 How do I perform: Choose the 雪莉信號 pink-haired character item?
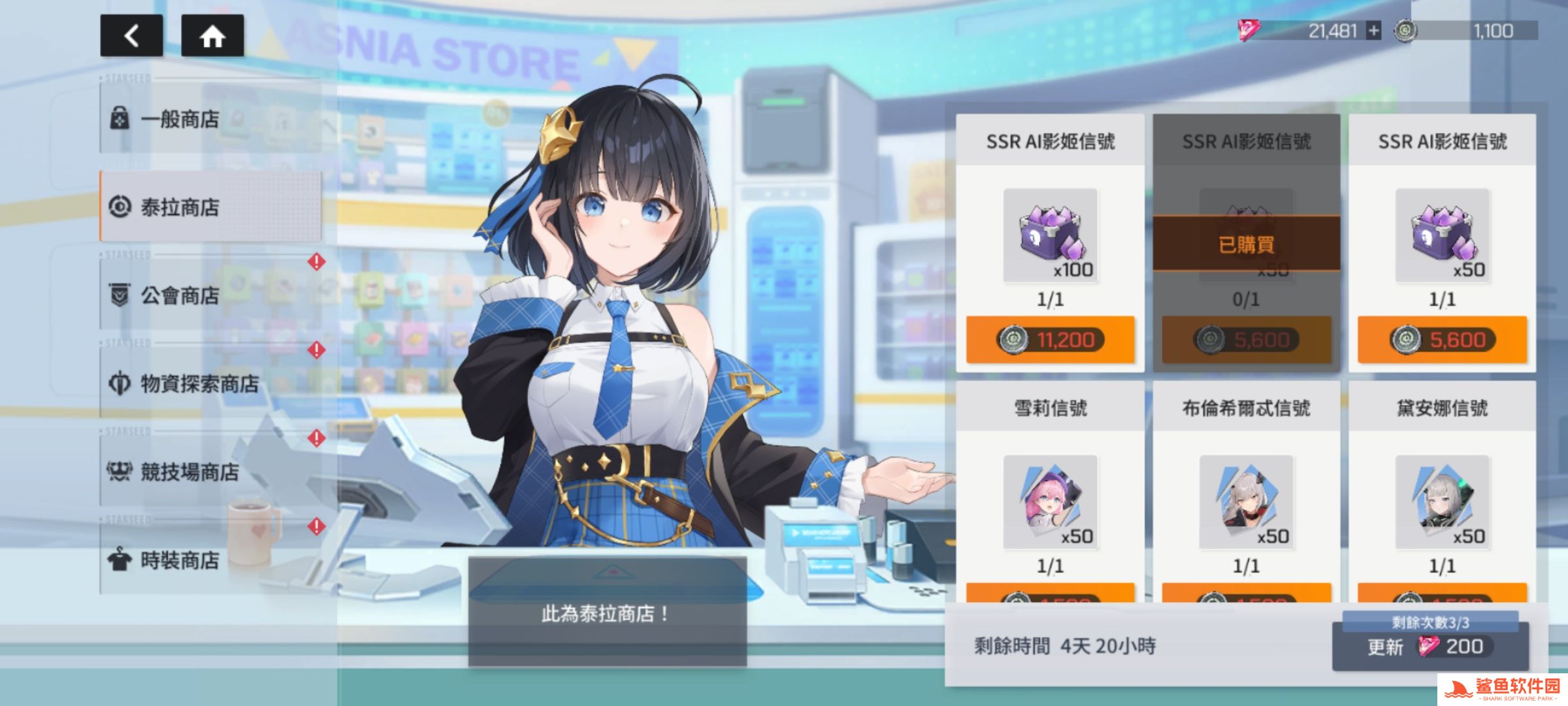point(1050,502)
